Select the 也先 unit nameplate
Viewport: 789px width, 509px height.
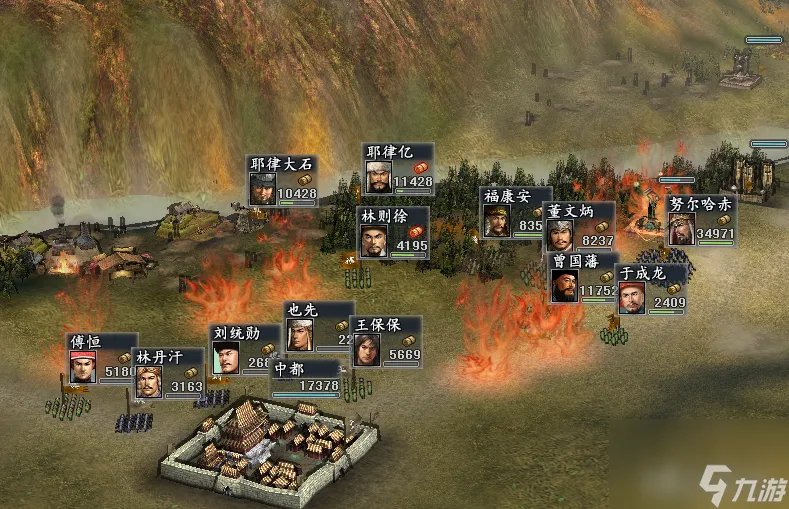tap(317, 326)
